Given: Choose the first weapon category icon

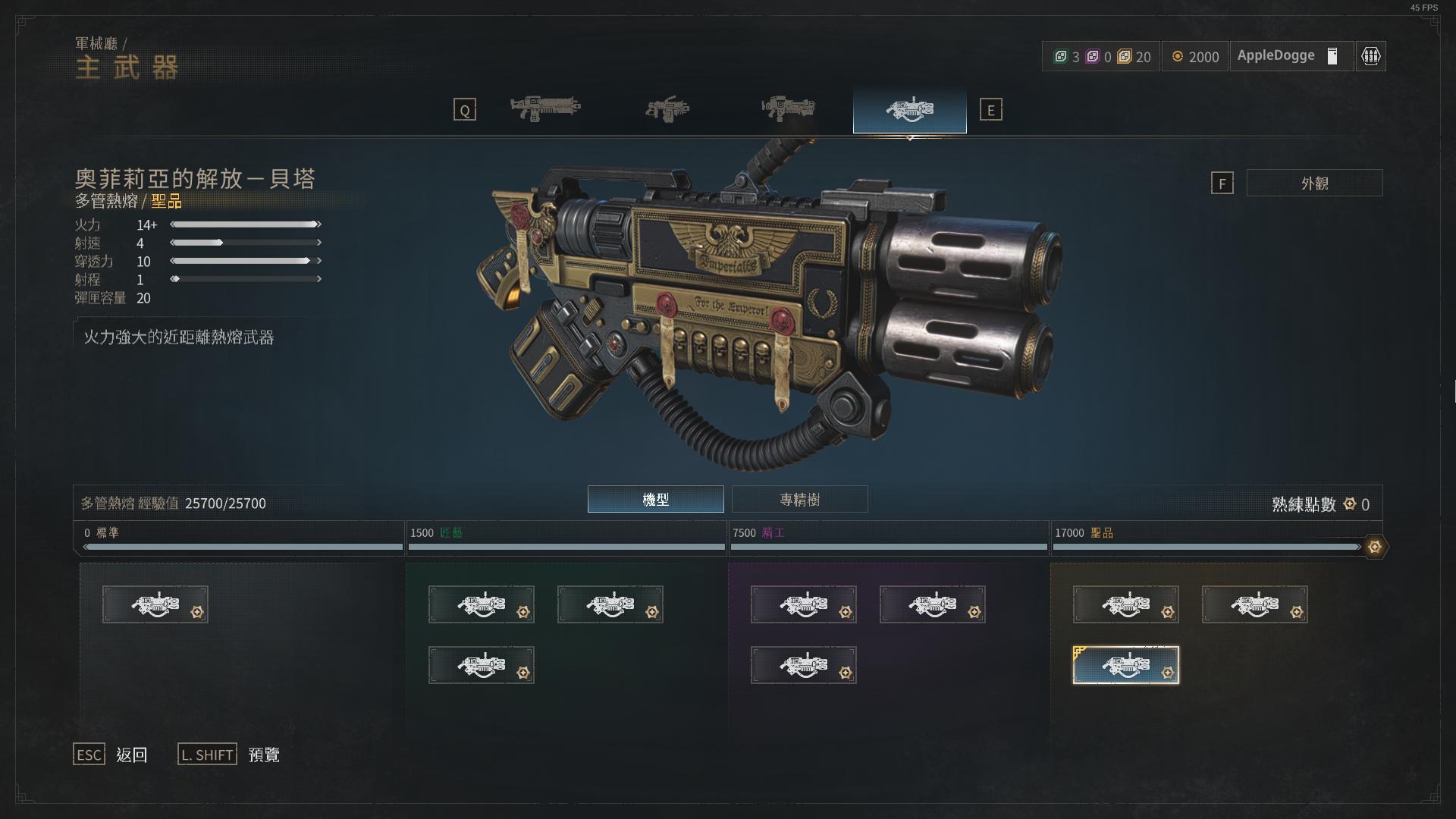Looking at the screenshot, I should [x=545, y=109].
